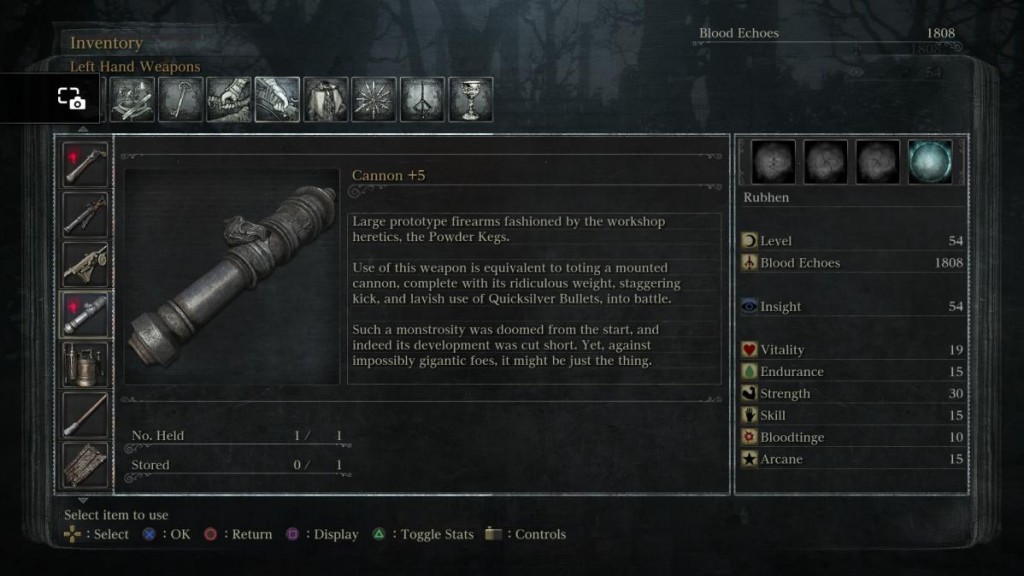1024x576 pixels.
Task: Click the screenshot capture overlay icon
Action: [x=71, y=98]
